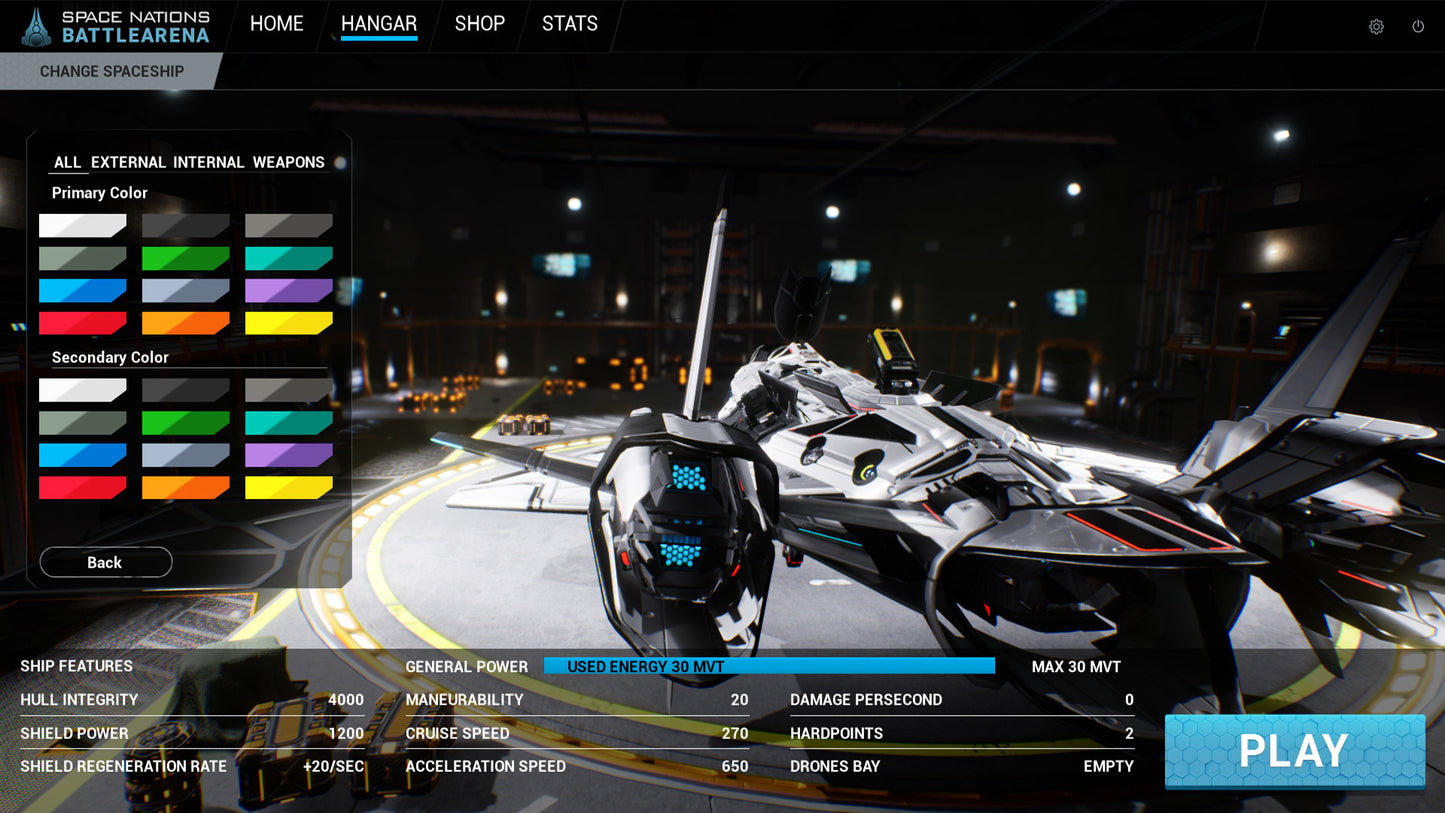Select the ALL customization tab
This screenshot has width=1445, height=813.
(x=67, y=162)
